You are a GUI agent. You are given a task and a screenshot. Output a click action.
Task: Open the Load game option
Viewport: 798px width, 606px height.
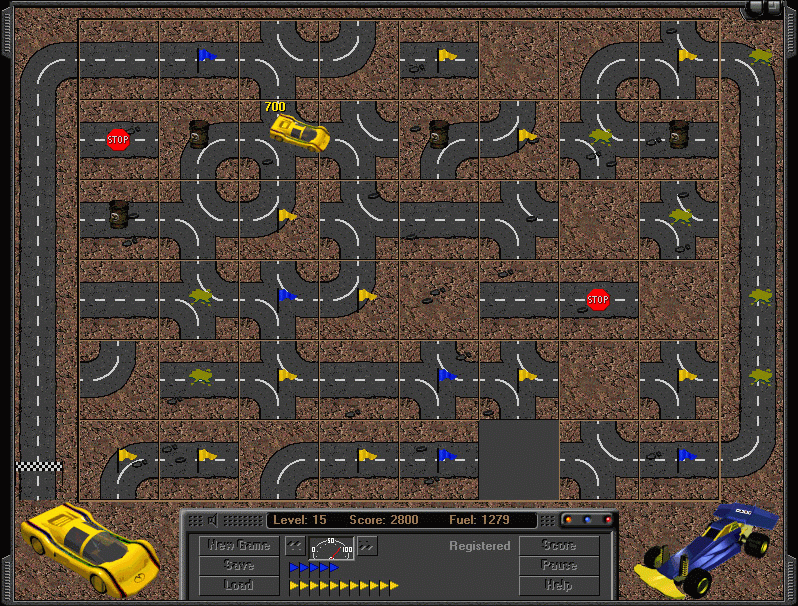pos(239,586)
